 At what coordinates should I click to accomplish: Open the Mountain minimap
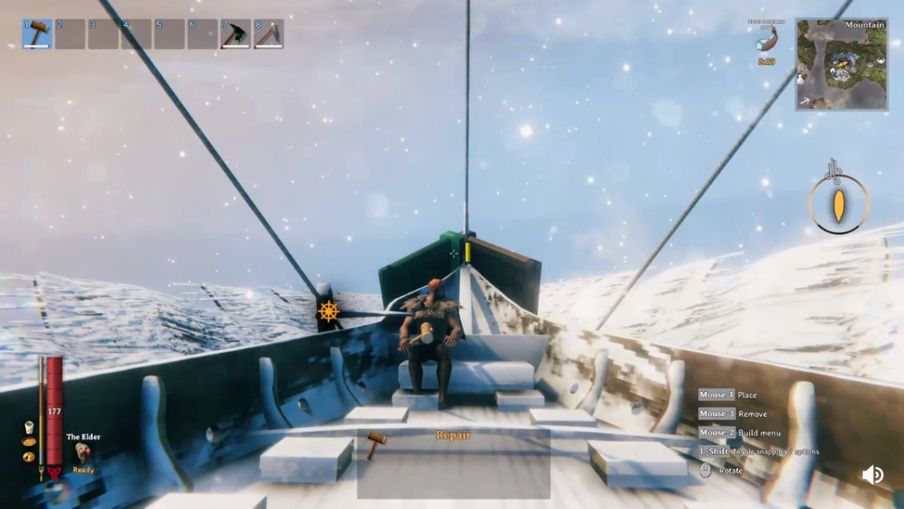841,65
